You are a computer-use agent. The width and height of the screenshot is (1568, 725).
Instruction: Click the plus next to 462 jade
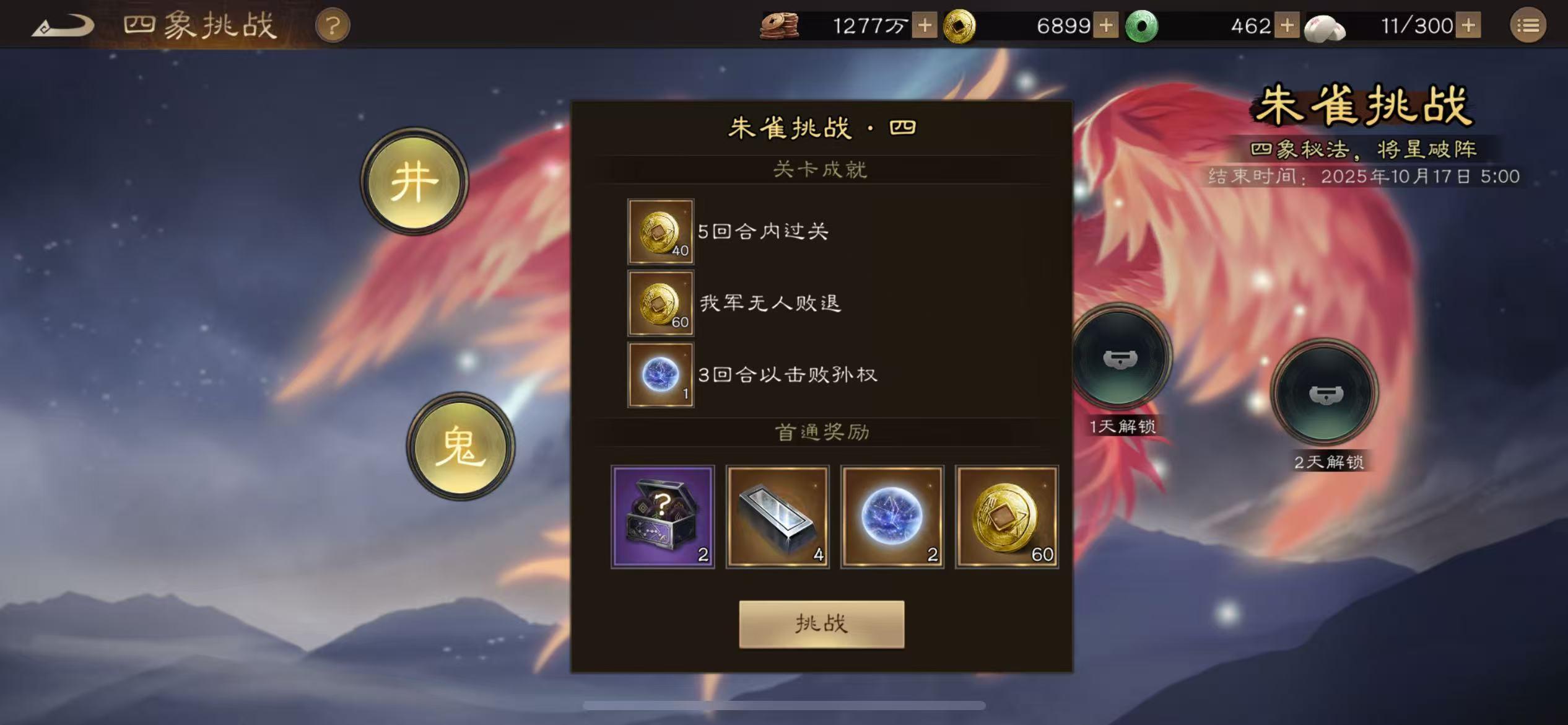[1287, 25]
